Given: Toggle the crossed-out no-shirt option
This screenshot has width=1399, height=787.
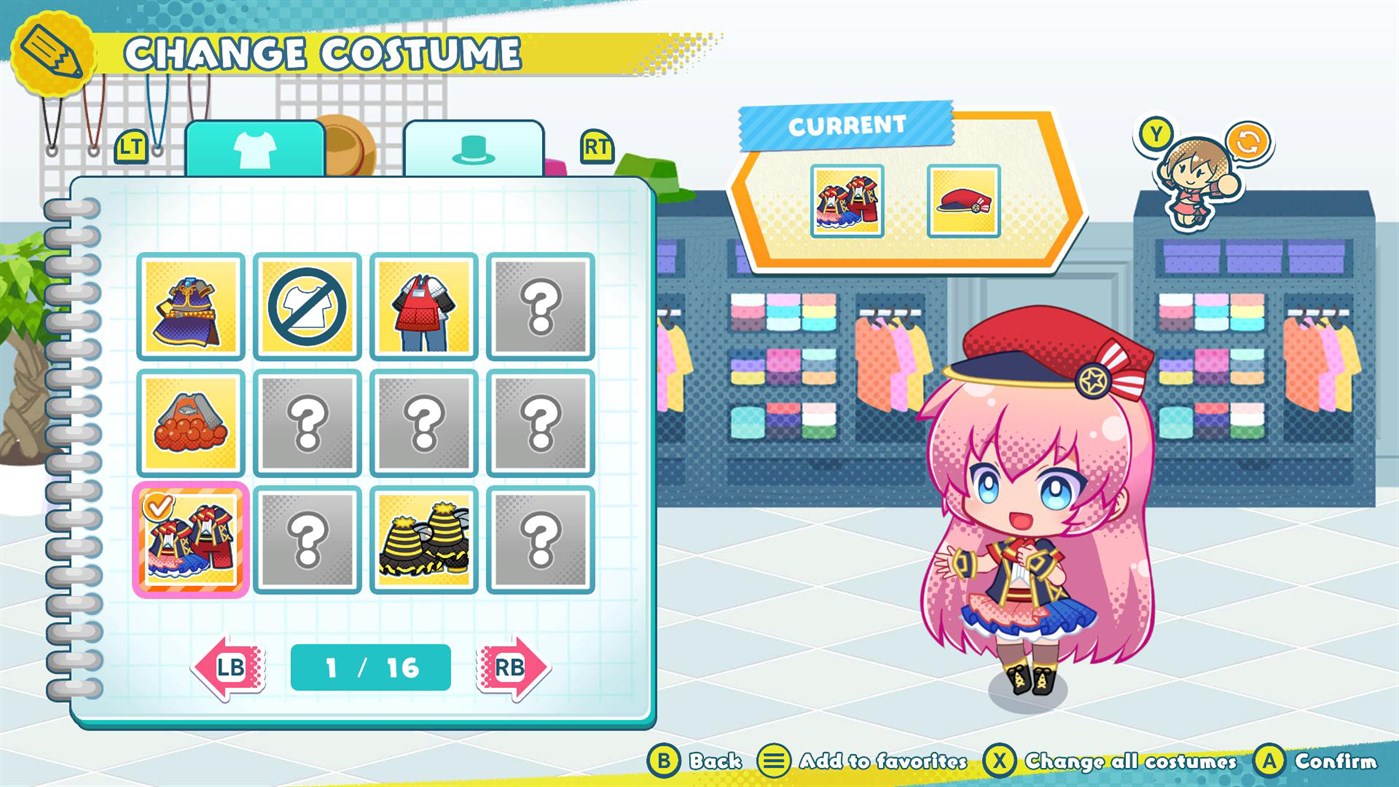Looking at the screenshot, I should tap(307, 306).
